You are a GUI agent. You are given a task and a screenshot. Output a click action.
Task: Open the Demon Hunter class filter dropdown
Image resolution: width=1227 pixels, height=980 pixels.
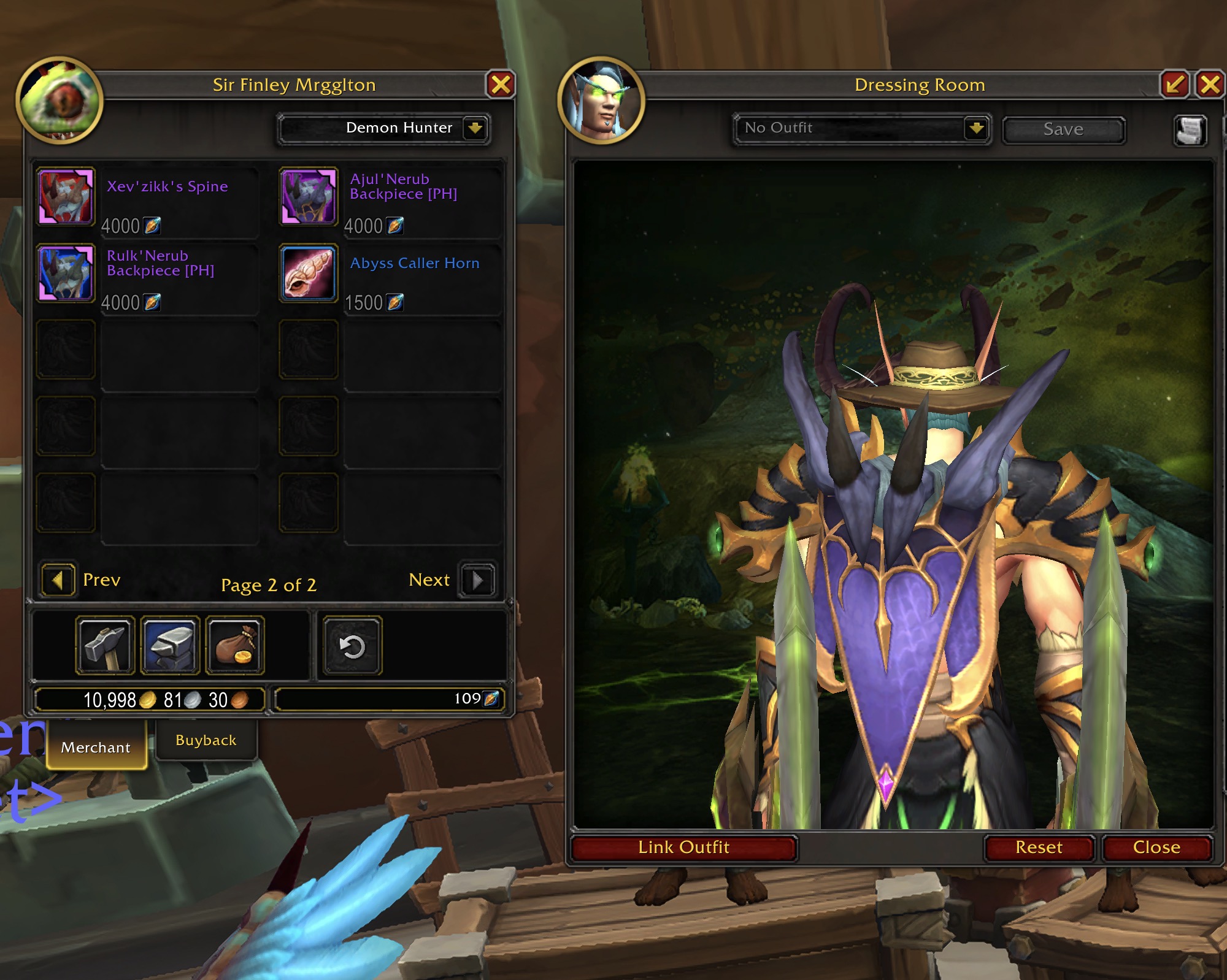coord(475,128)
